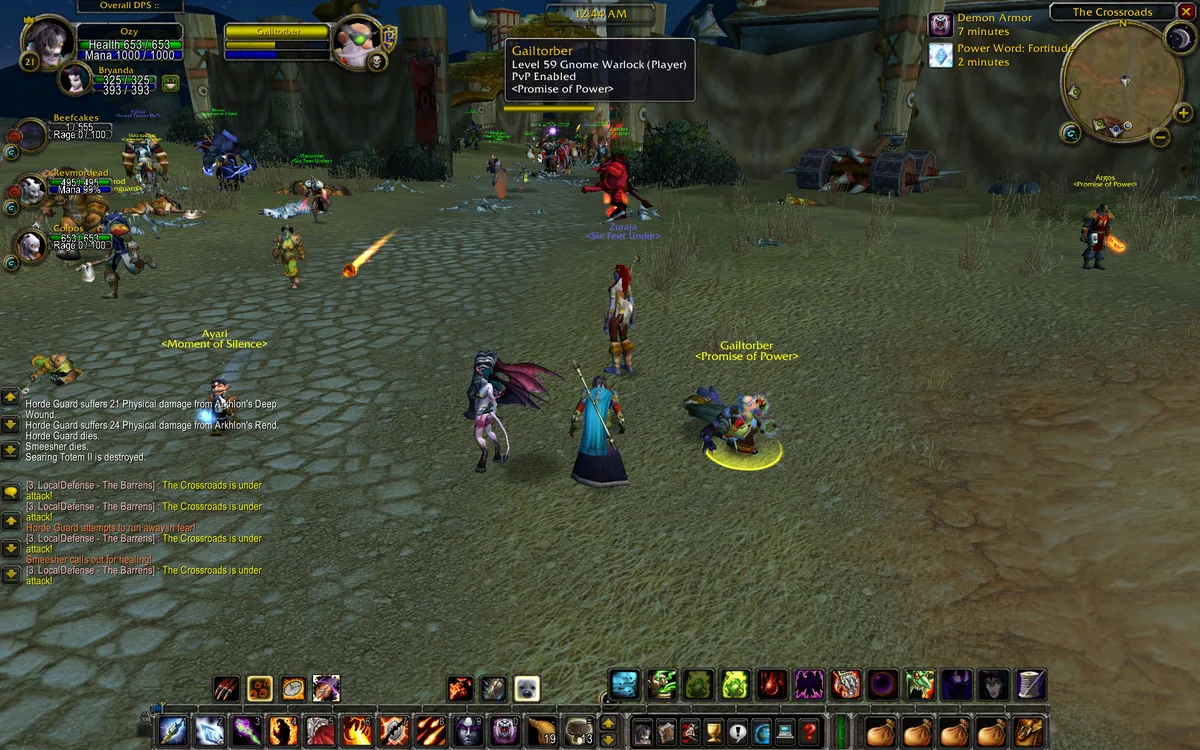Close the minimap with the X button

1187,12
